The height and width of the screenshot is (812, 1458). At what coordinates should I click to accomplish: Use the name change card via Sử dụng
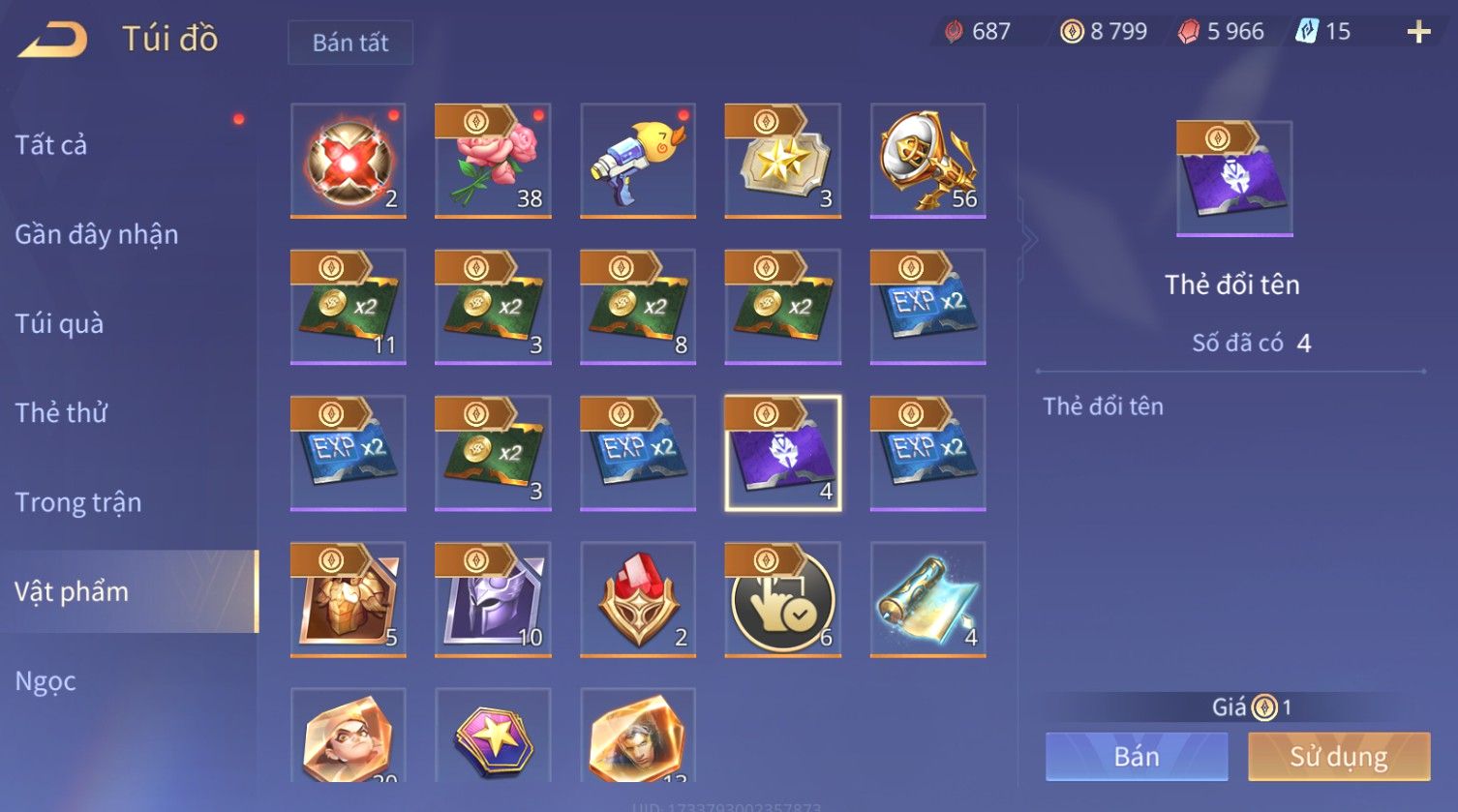[1339, 756]
